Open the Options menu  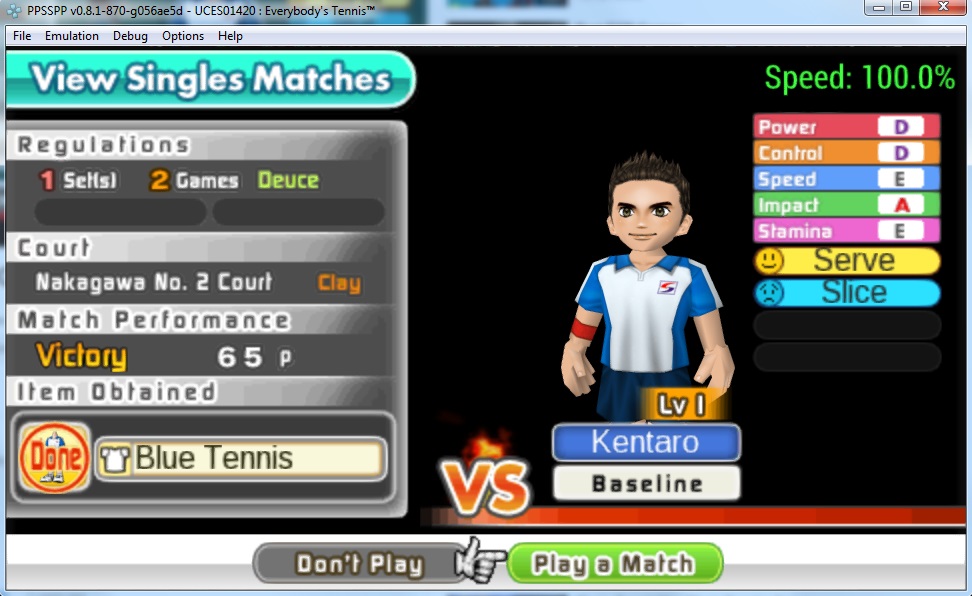(183, 36)
